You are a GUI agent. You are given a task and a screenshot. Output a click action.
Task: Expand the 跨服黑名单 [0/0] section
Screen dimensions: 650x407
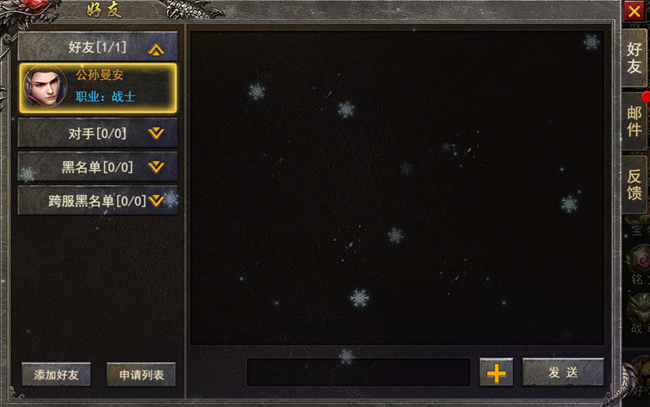pos(98,200)
